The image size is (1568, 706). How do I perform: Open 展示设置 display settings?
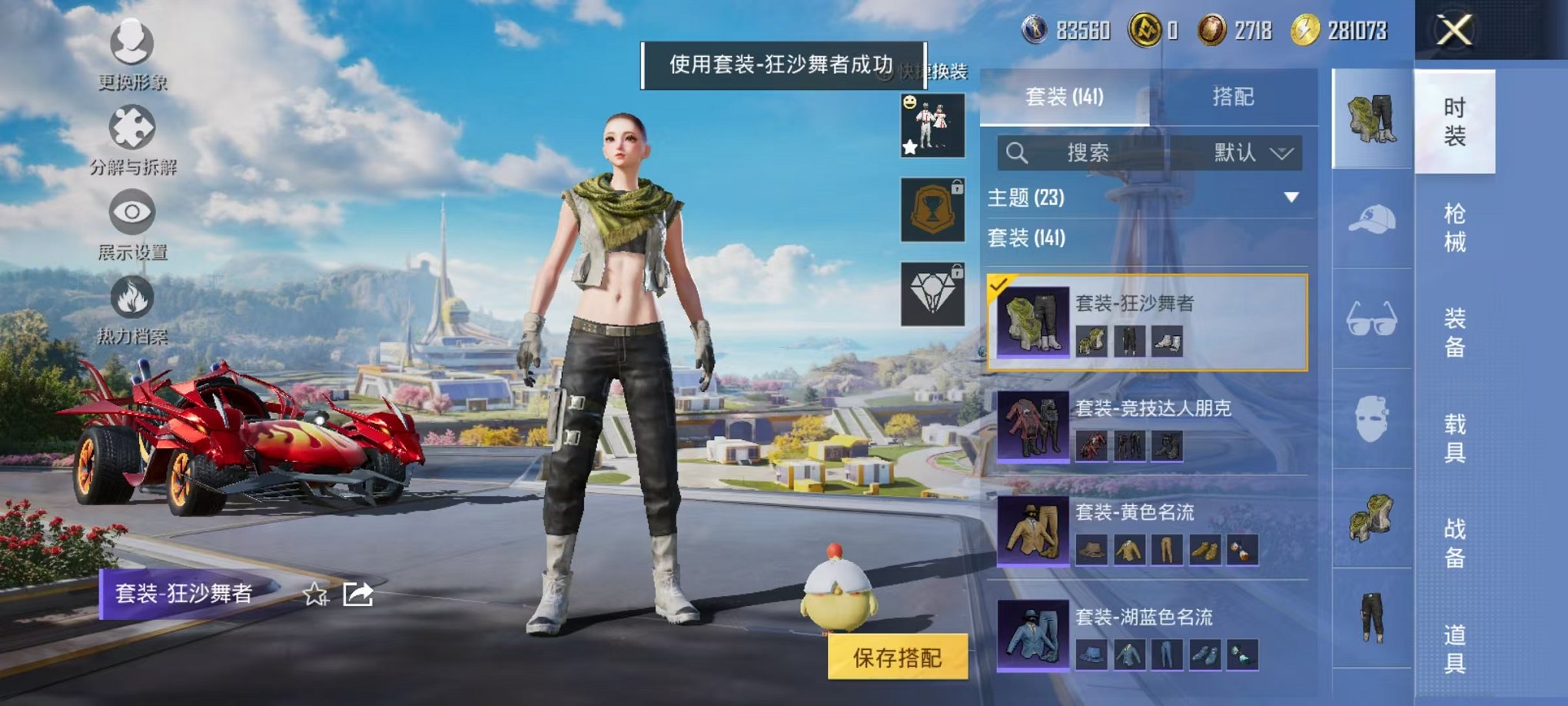click(132, 221)
